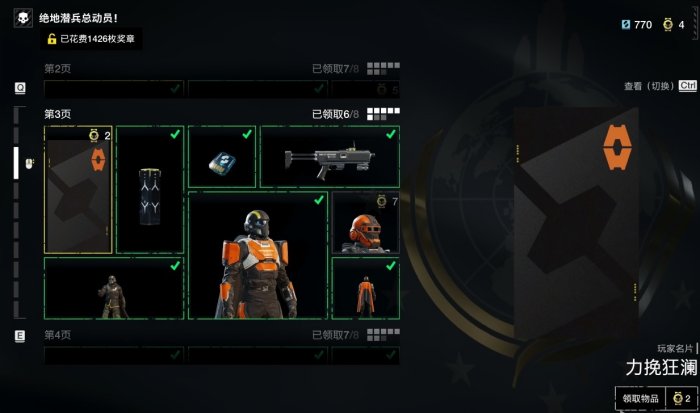Claim the item with the 领取物品 button
This screenshot has width=700, height=413.
641,398
